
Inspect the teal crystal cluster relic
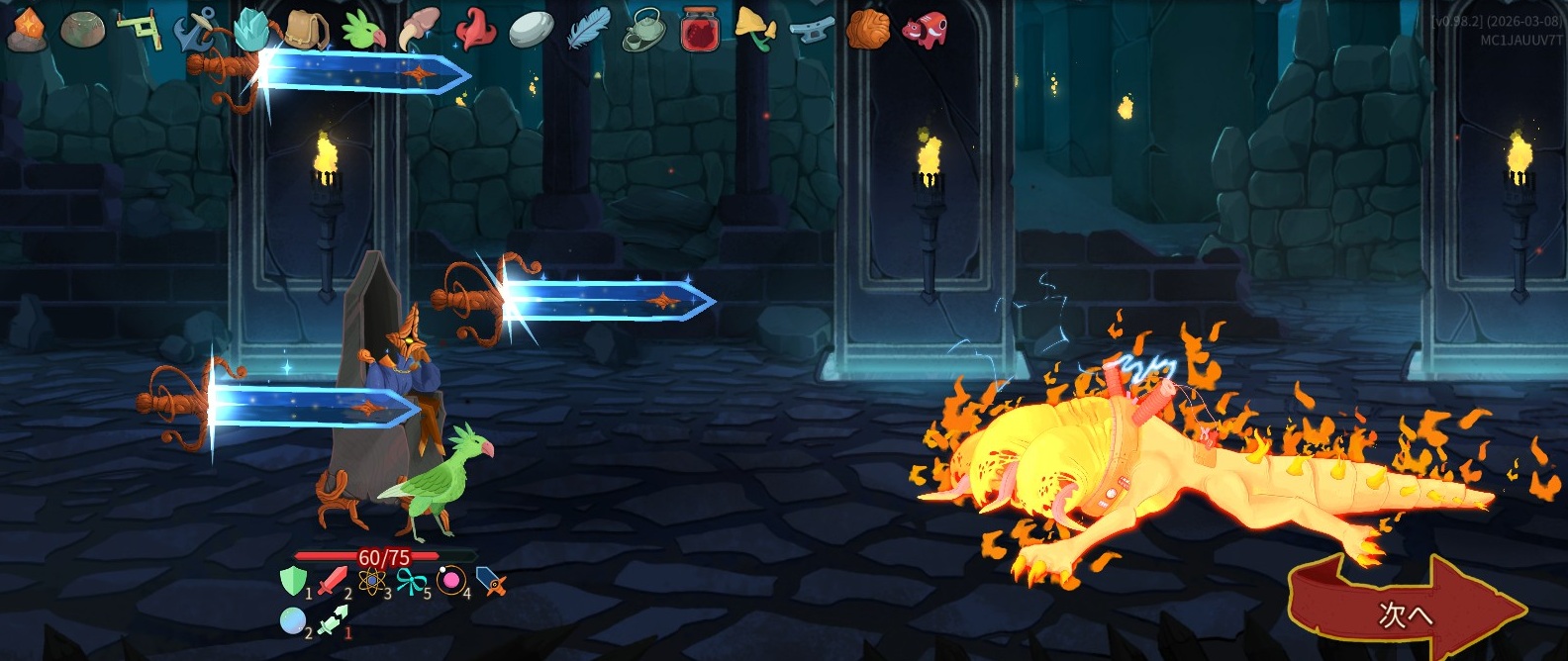pyautogui.click(x=252, y=29)
